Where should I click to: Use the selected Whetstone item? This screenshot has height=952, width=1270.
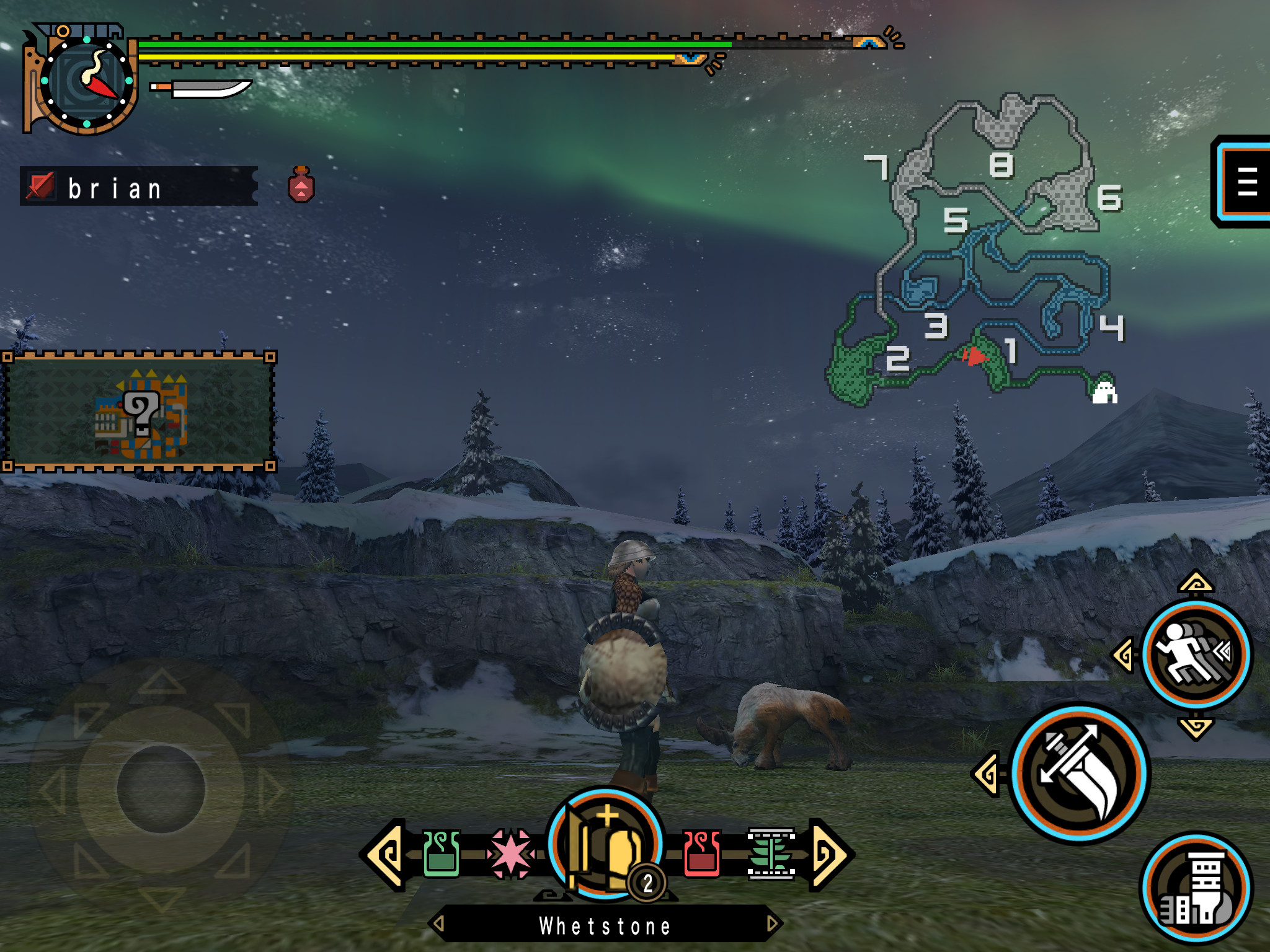coord(606,845)
